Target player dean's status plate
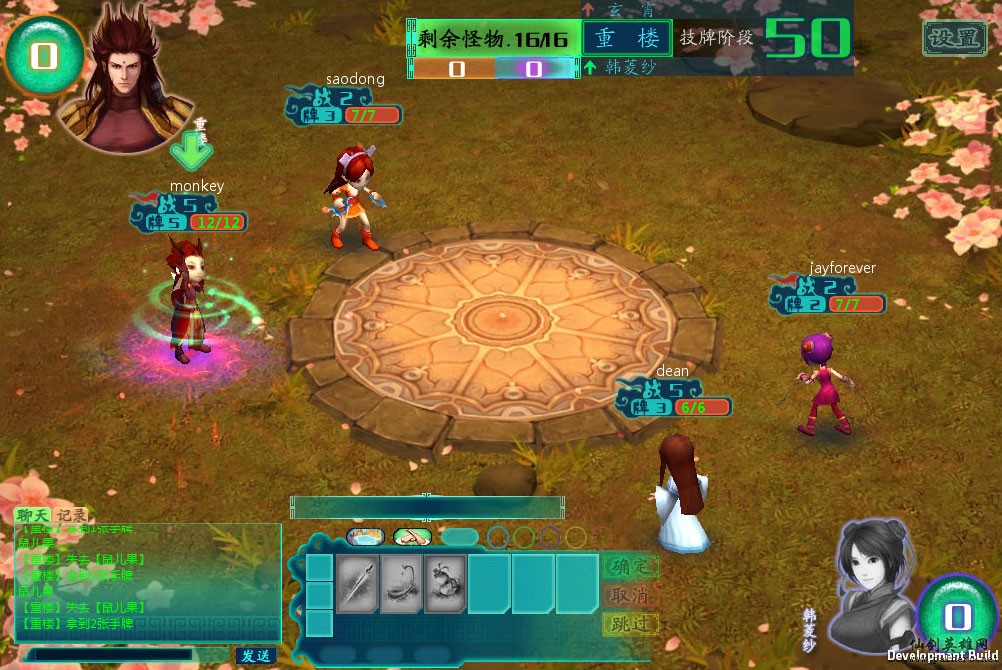1002x670 pixels. pos(673,399)
